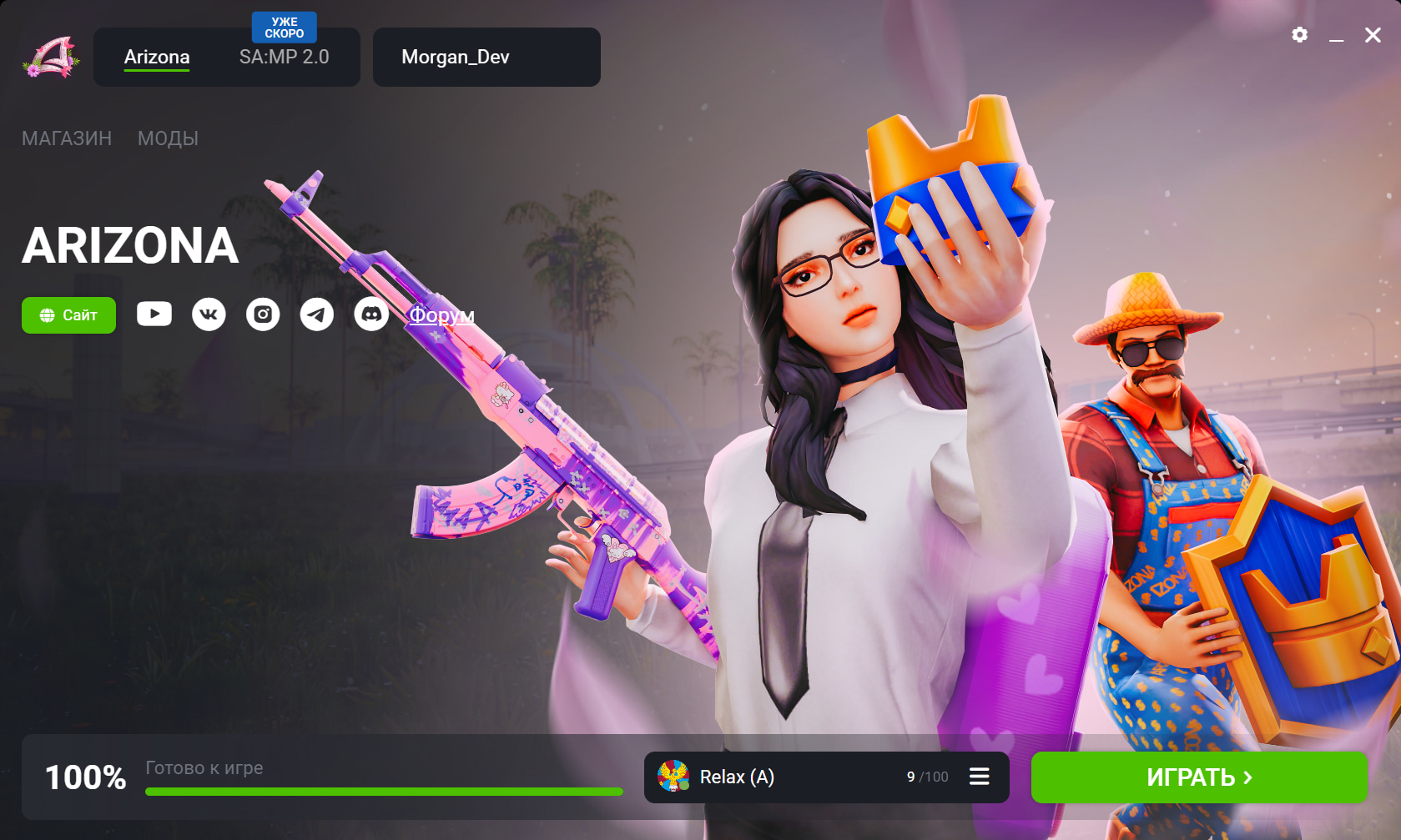
Task: Open the YouTube channel icon
Action: point(154,314)
